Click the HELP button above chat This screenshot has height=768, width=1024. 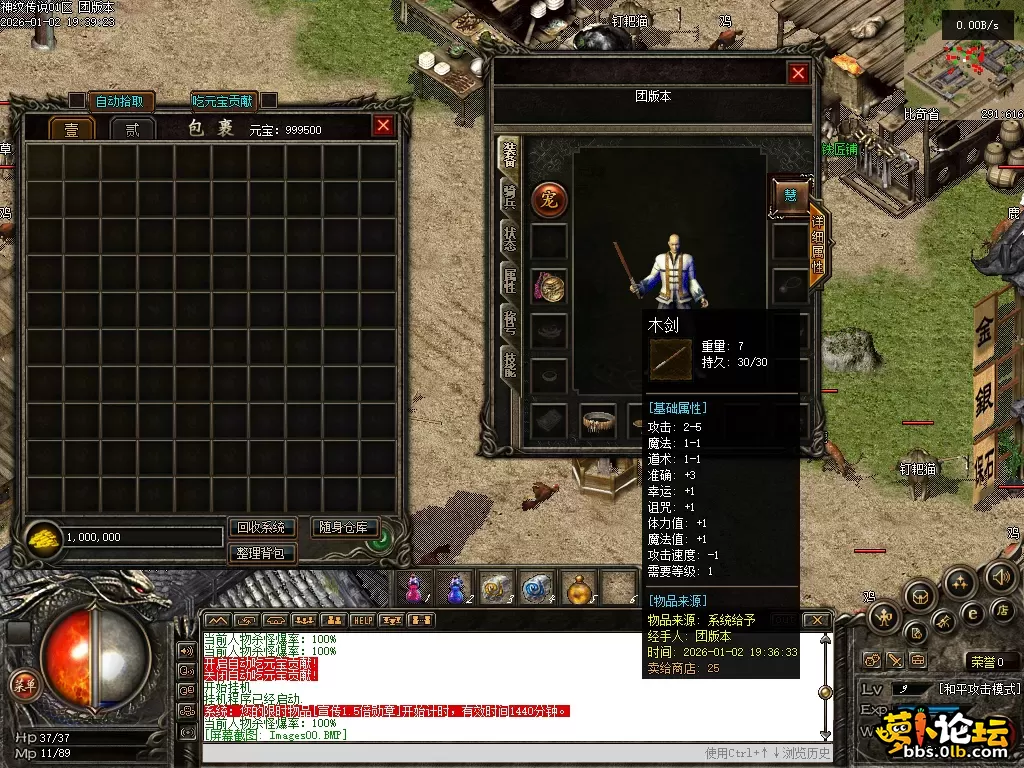pyautogui.click(x=362, y=620)
